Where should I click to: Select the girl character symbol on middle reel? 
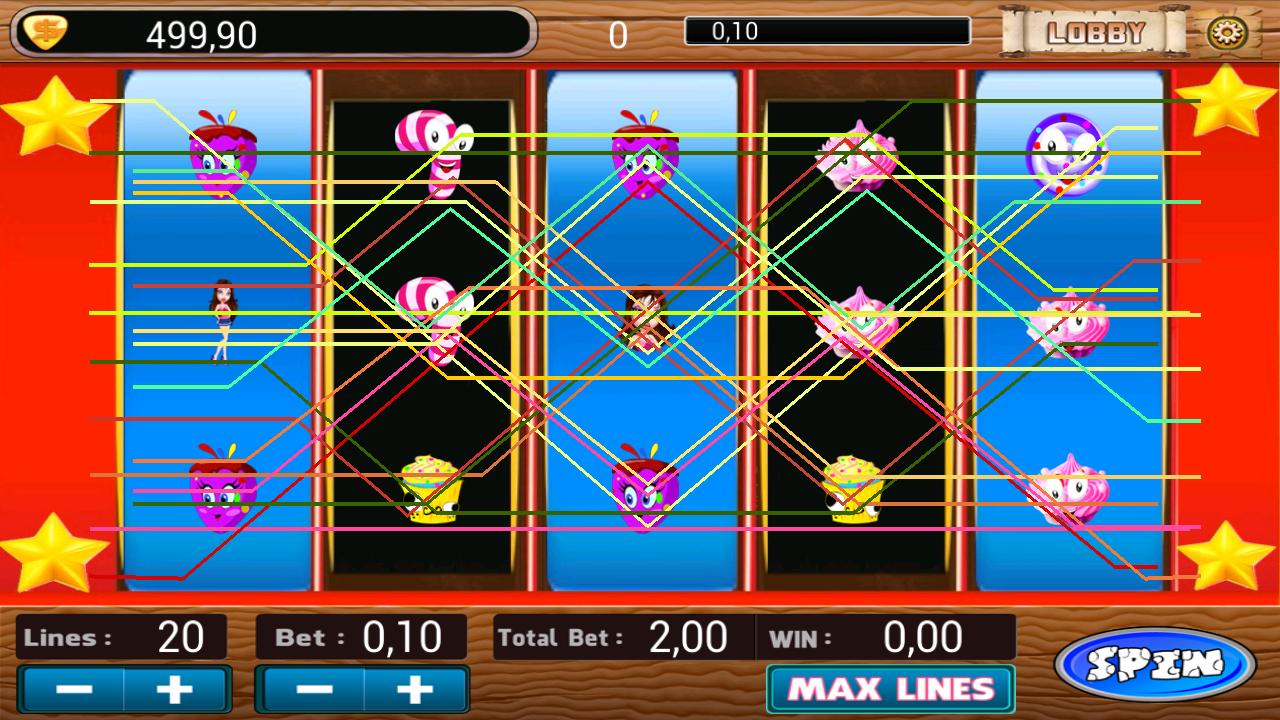pyautogui.click(x=645, y=320)
